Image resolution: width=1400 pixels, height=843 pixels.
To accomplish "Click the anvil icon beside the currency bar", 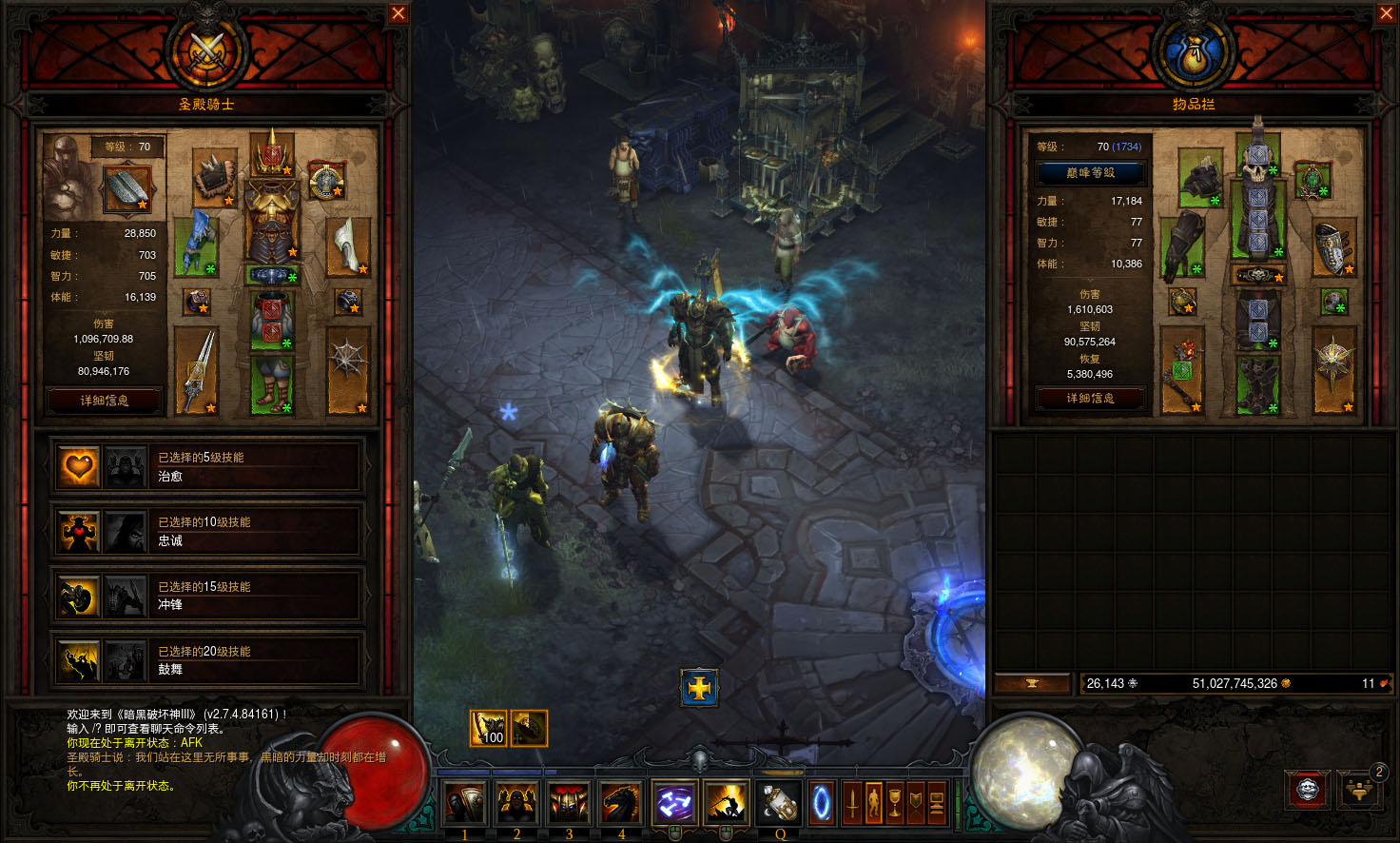I will click(1031, 682).
